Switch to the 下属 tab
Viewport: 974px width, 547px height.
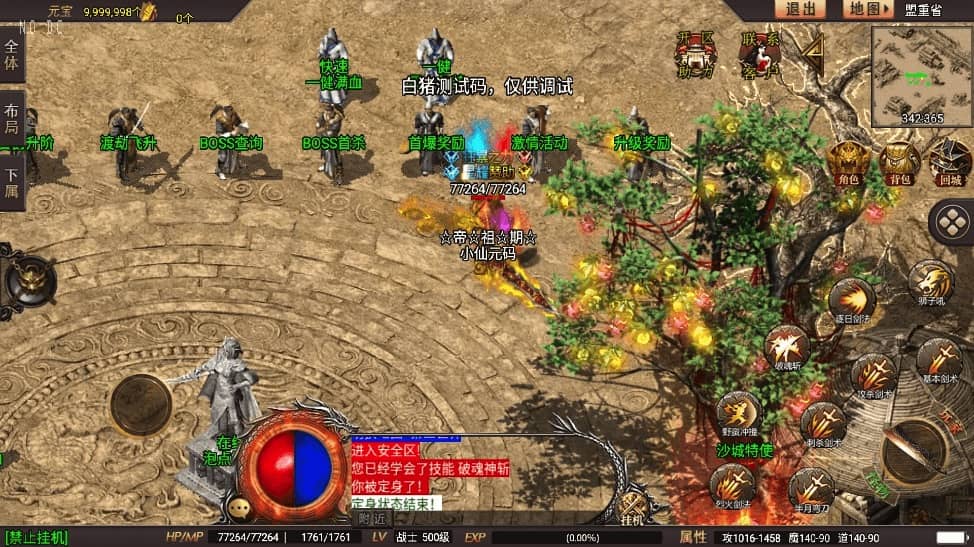[12, 181]
